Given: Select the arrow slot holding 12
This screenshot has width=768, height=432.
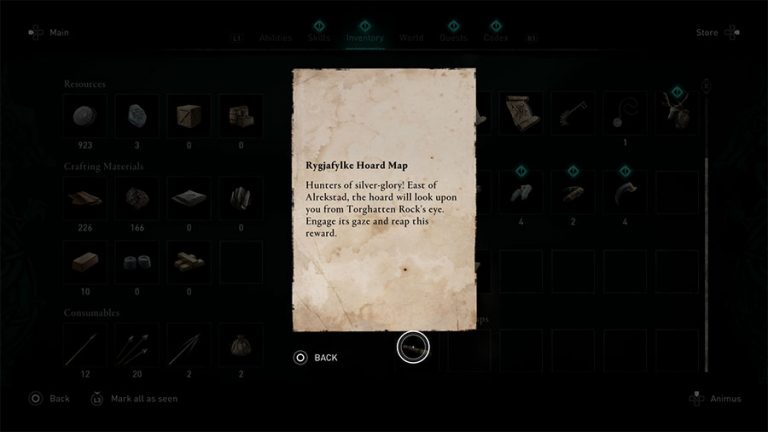Looking at the screenshot, I should [x=85, y=346].
